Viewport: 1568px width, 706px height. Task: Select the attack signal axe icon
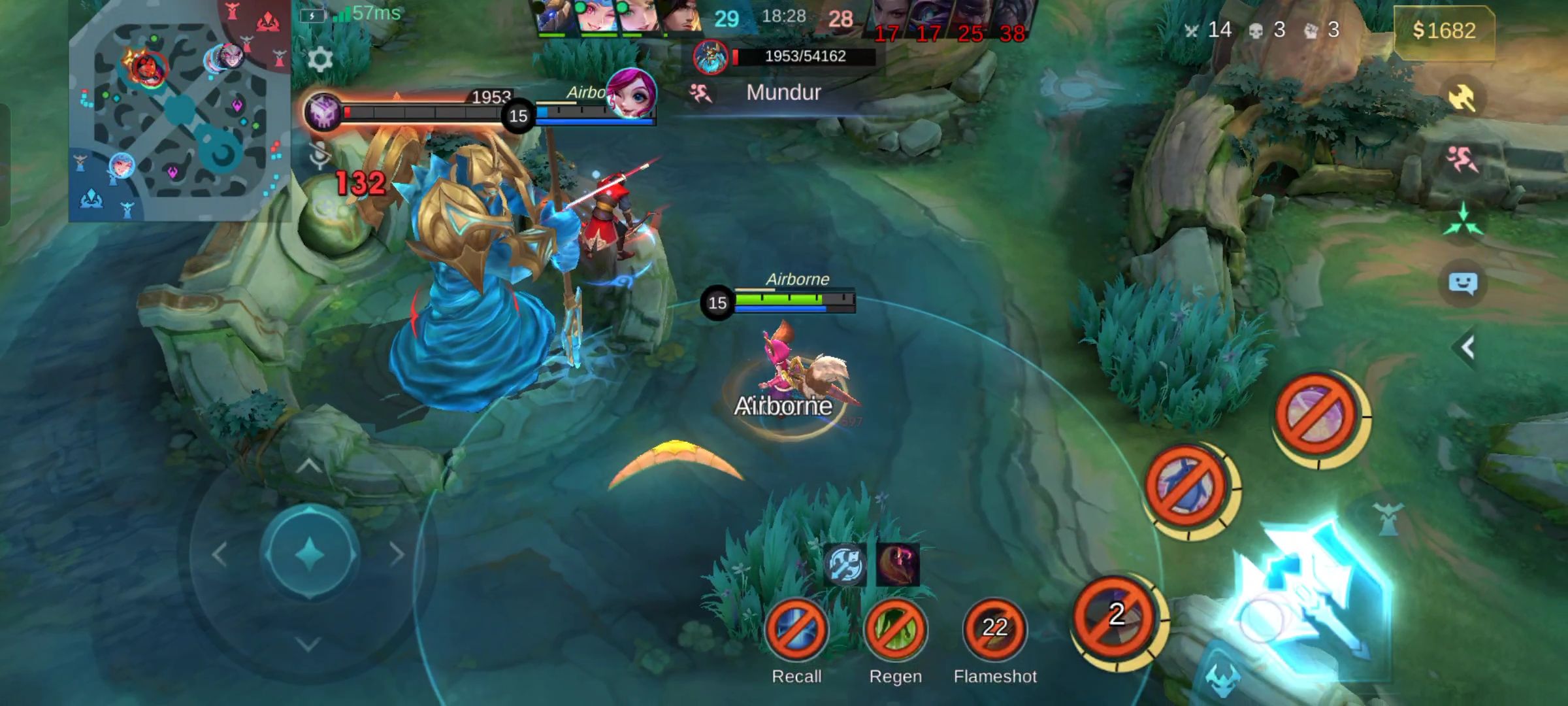click(1462, 99)
